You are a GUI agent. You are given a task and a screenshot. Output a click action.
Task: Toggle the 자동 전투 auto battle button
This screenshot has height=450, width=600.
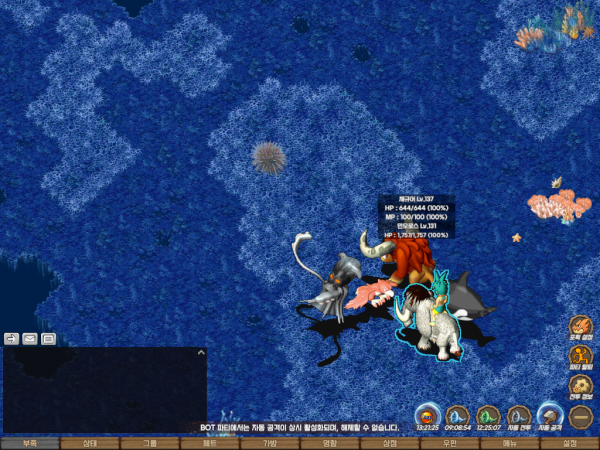(519, 414)
